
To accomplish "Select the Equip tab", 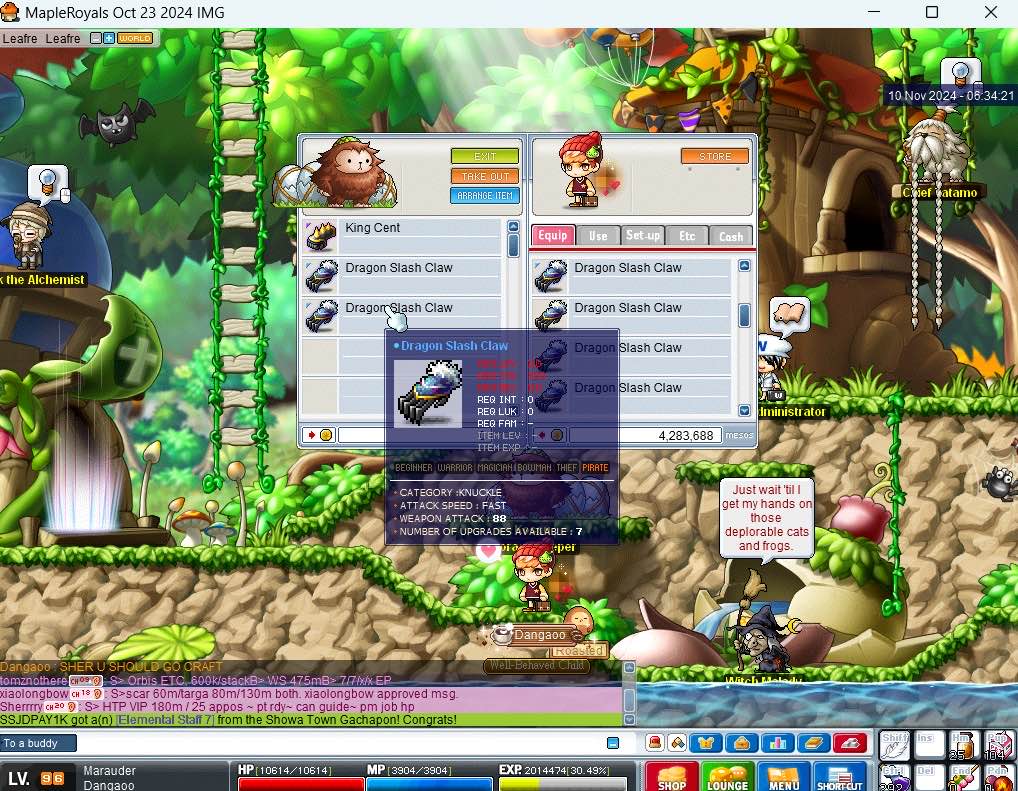I will pos(552,236).
